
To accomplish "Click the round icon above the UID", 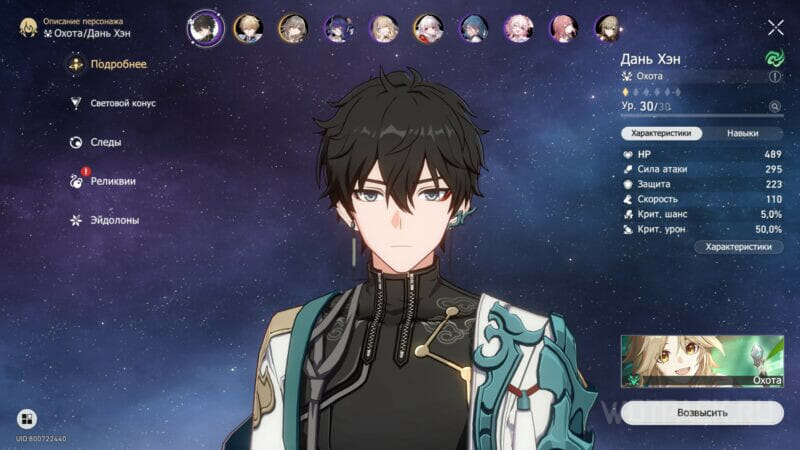I will (x=27, y=418).
